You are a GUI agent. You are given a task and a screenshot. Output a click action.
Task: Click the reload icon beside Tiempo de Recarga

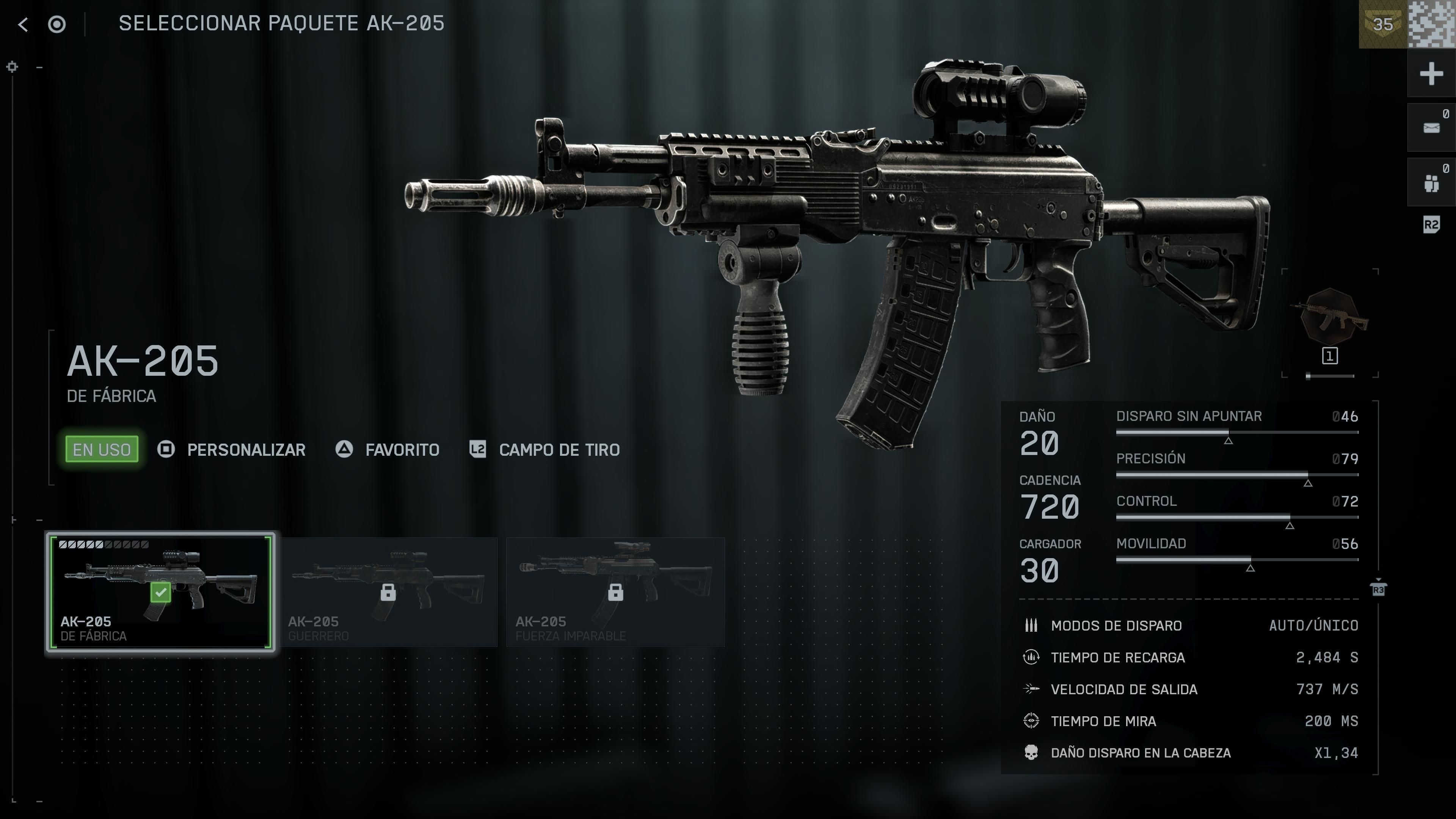[x=1031, y=657]
